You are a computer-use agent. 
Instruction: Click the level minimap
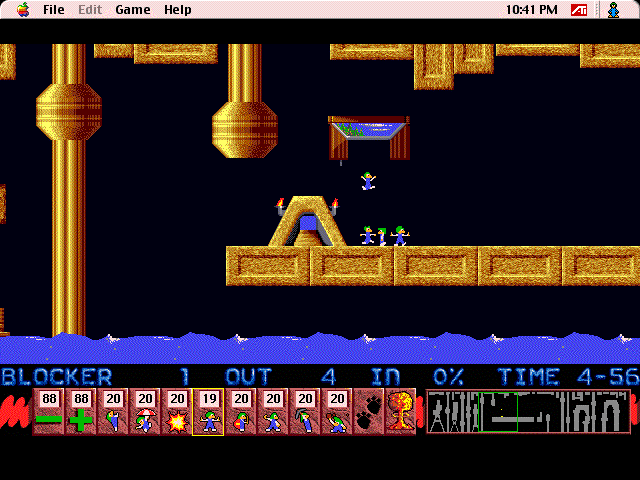528,411
